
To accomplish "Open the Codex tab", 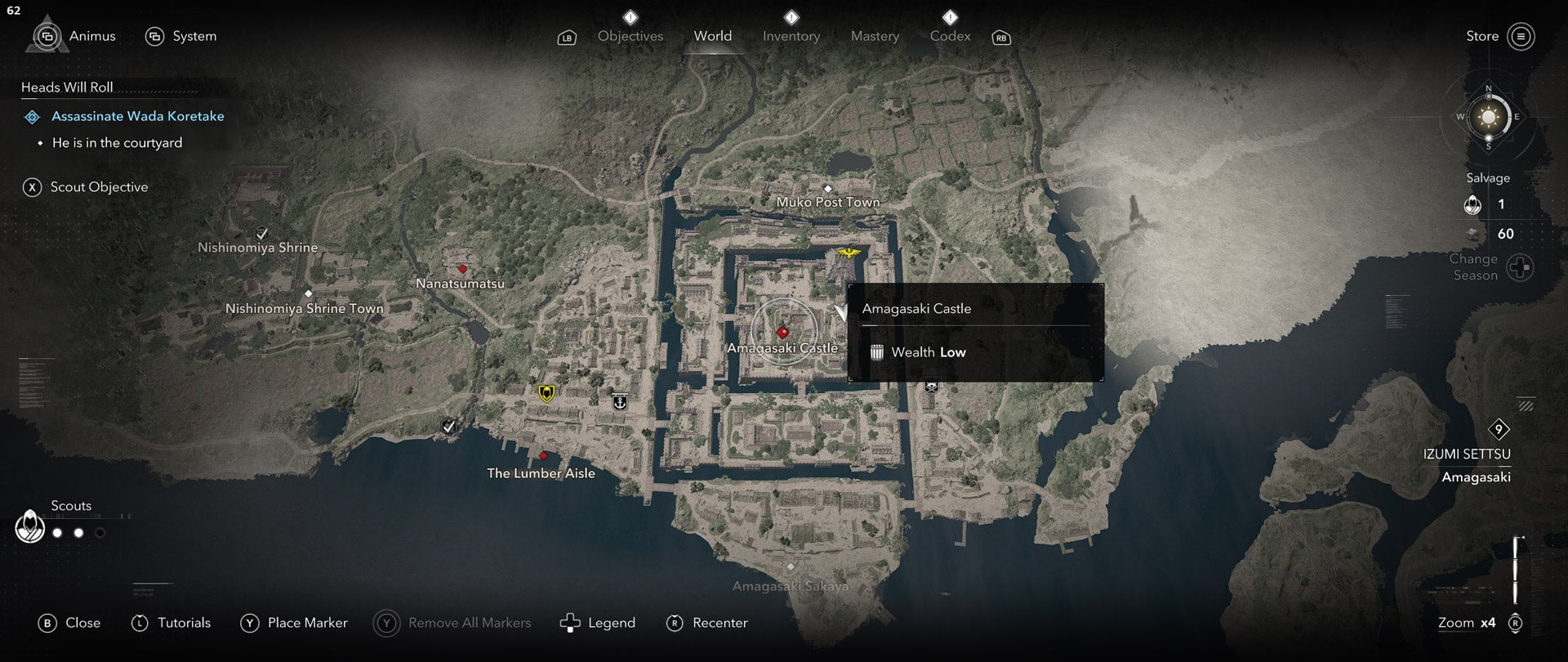I will pos(950,36).
